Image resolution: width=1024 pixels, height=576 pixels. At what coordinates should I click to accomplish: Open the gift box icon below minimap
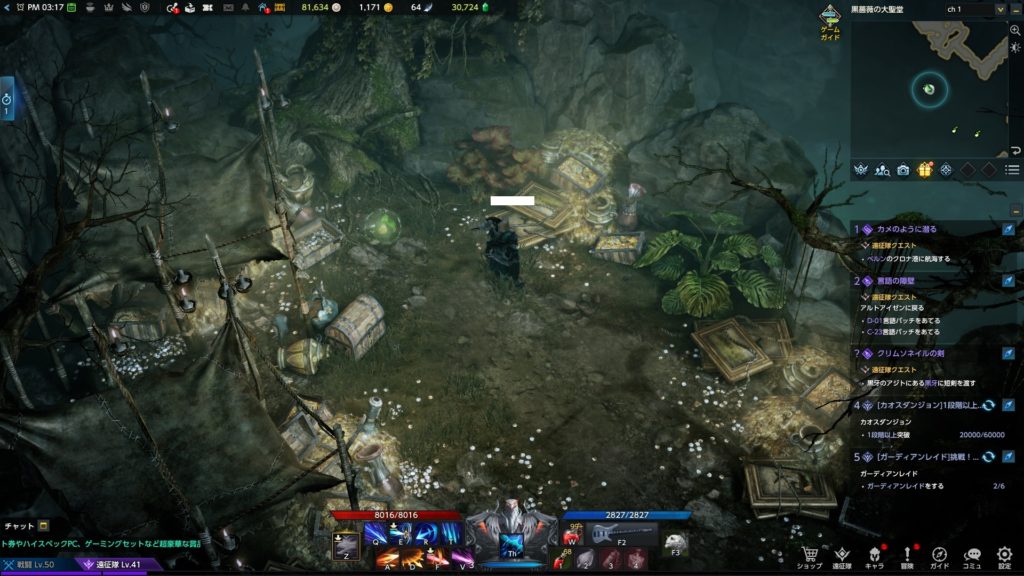(924, 170)
